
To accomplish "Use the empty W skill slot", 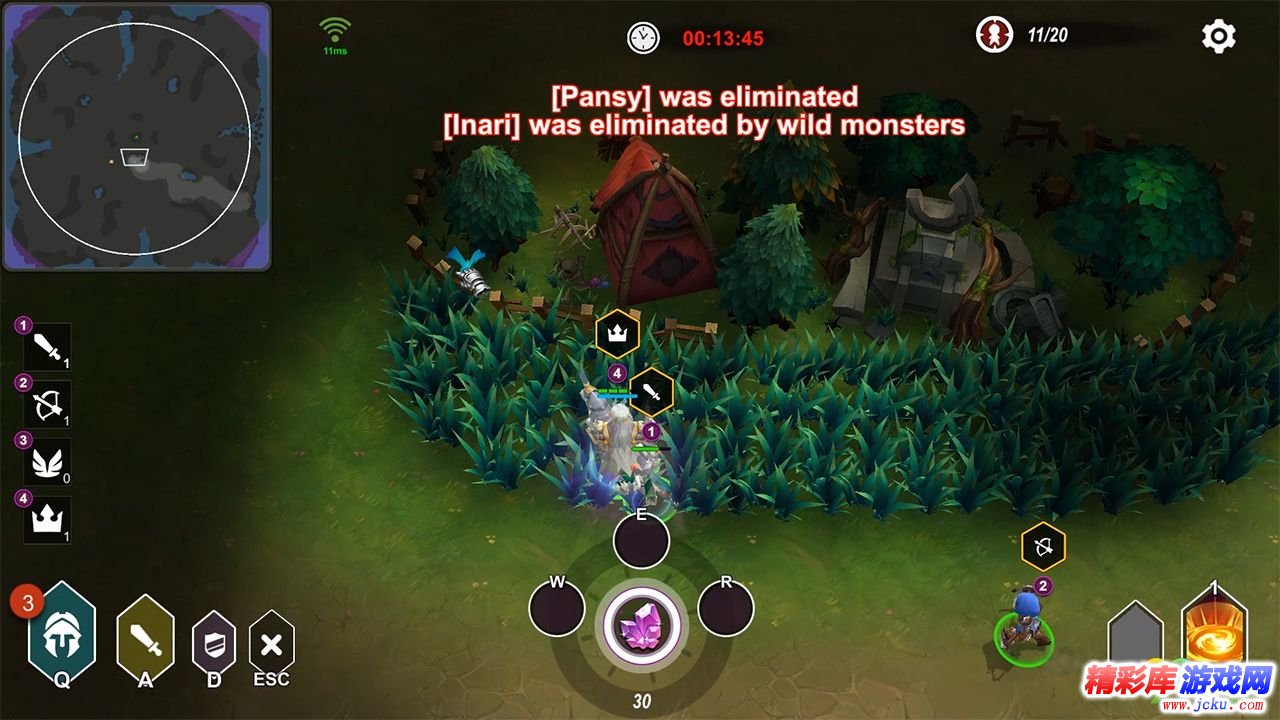I will click(x=557, y=607).
